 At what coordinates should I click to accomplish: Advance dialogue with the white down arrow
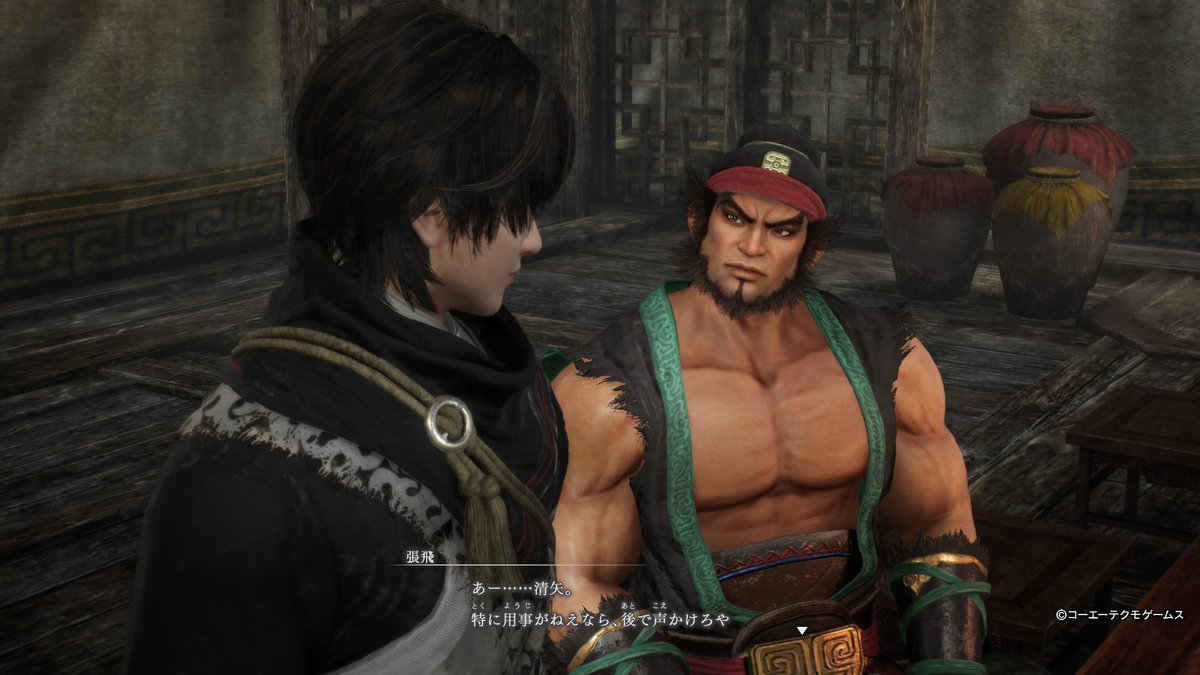pos(801,630)
